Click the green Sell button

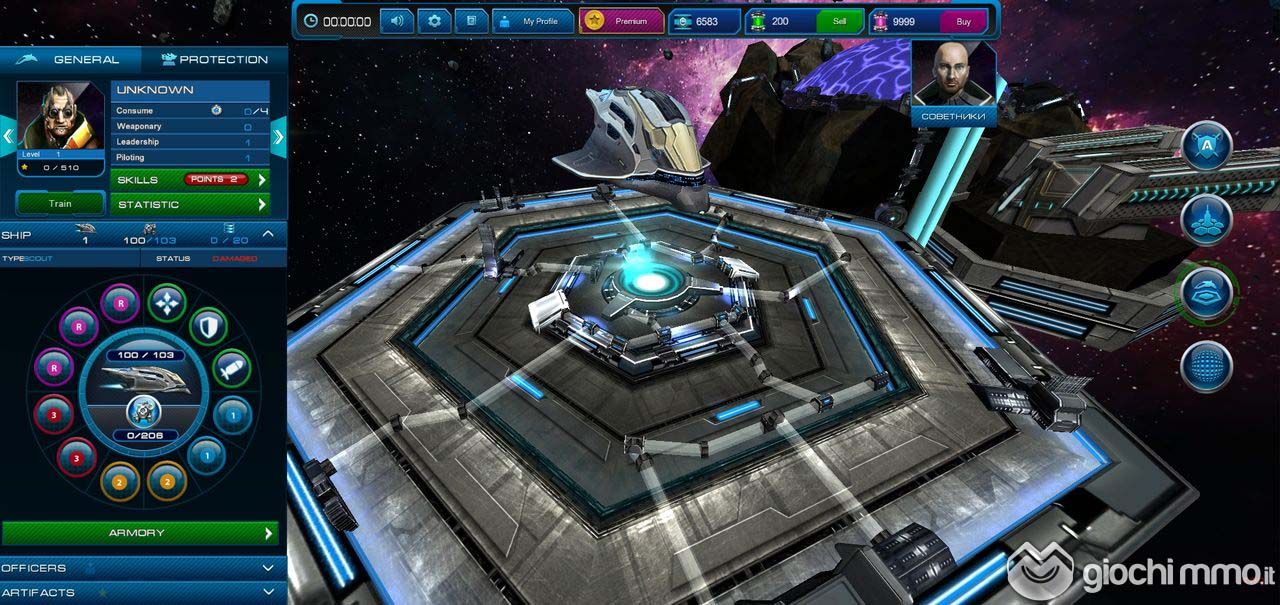point(839,21)
